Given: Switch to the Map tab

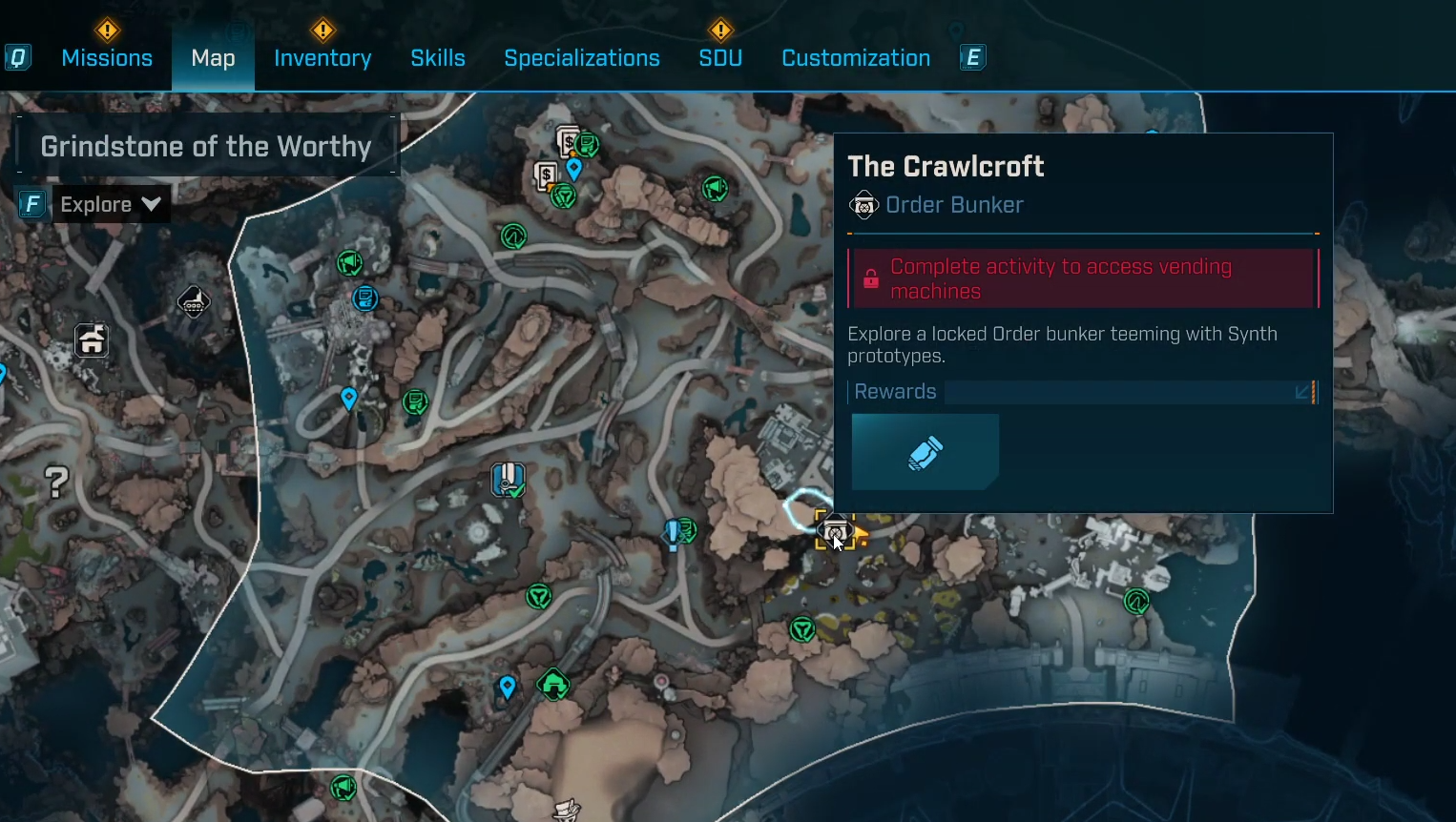Looking at the screenshot, I should pos(213,58).
